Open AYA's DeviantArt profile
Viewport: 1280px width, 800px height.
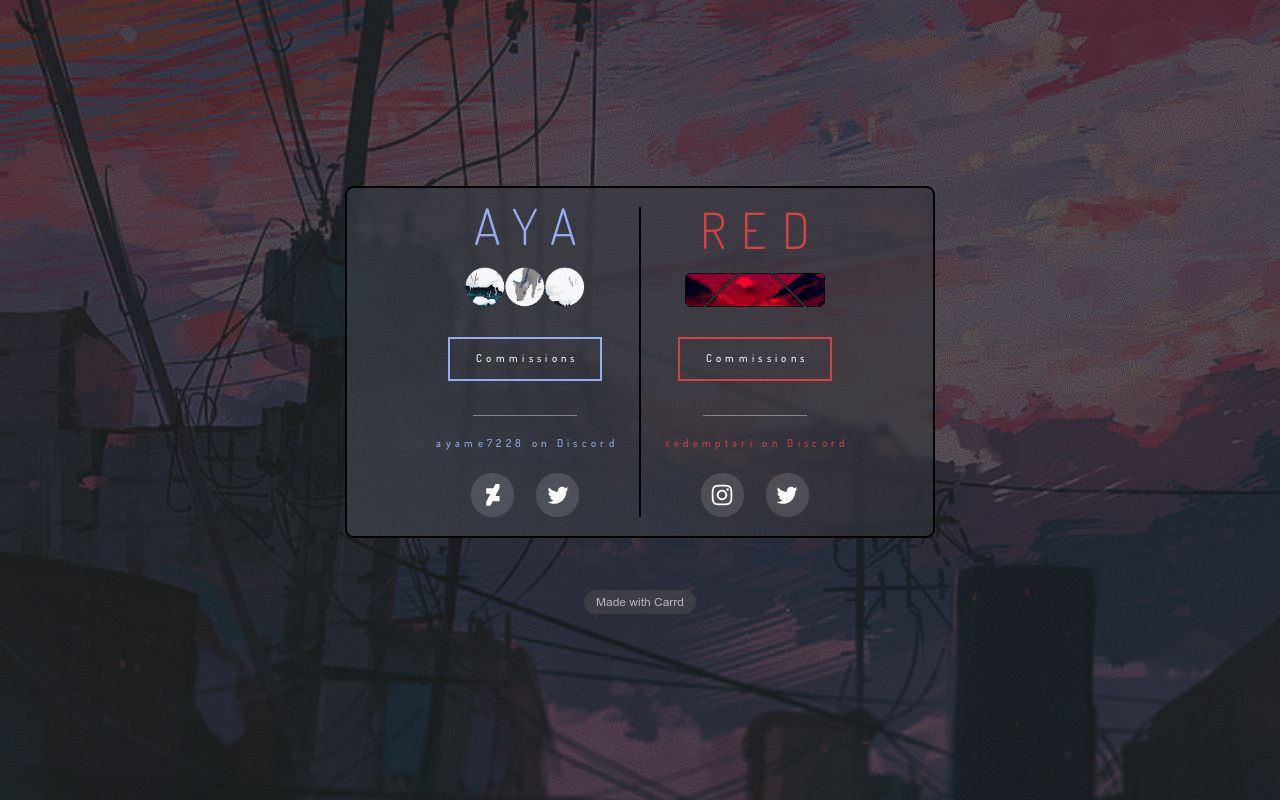[x=492, y=495]
